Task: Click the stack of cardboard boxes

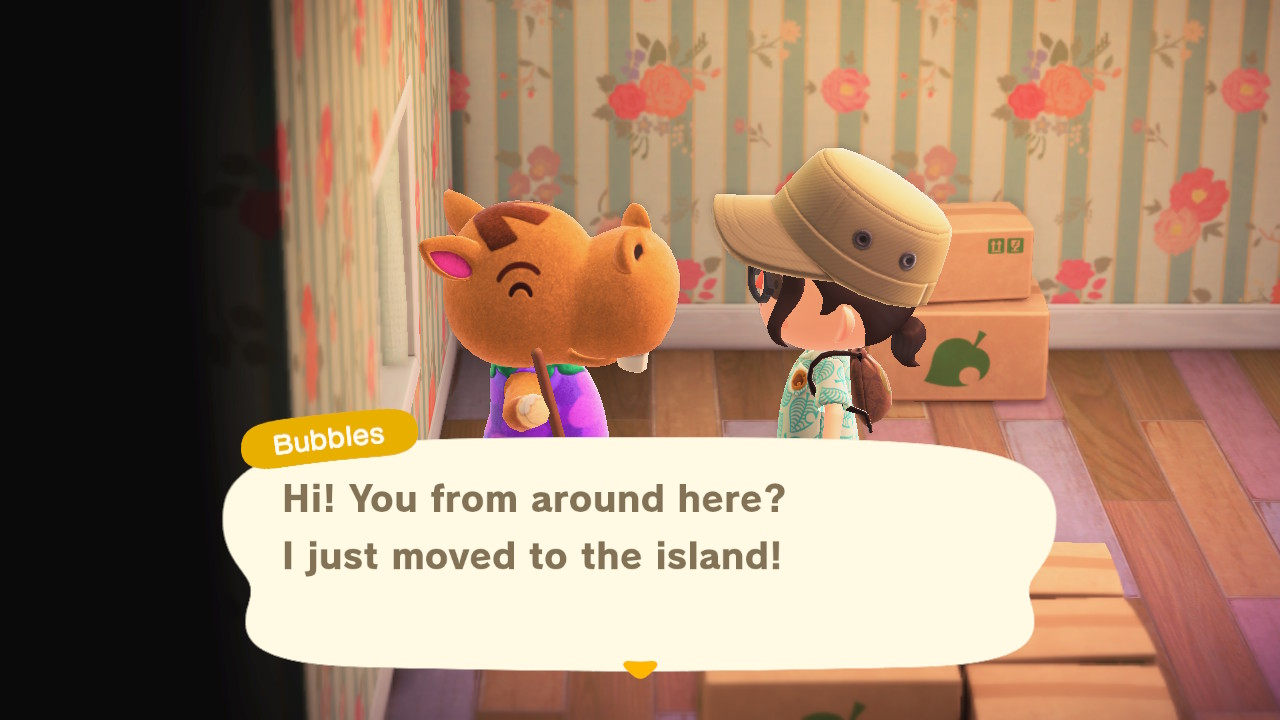Action: (990, 300)
